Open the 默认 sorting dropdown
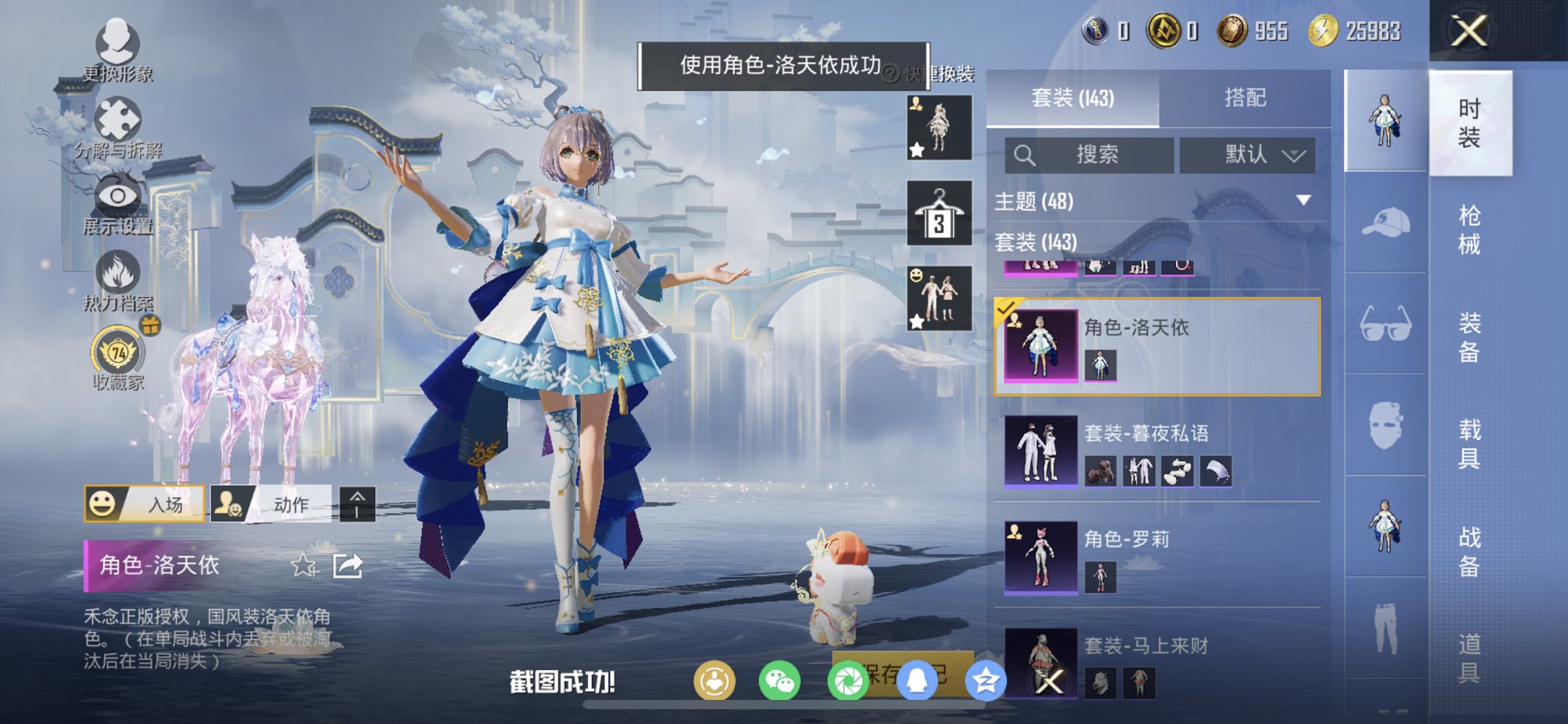Screen dimensions: 1568x724 (x=1247, y=154)
